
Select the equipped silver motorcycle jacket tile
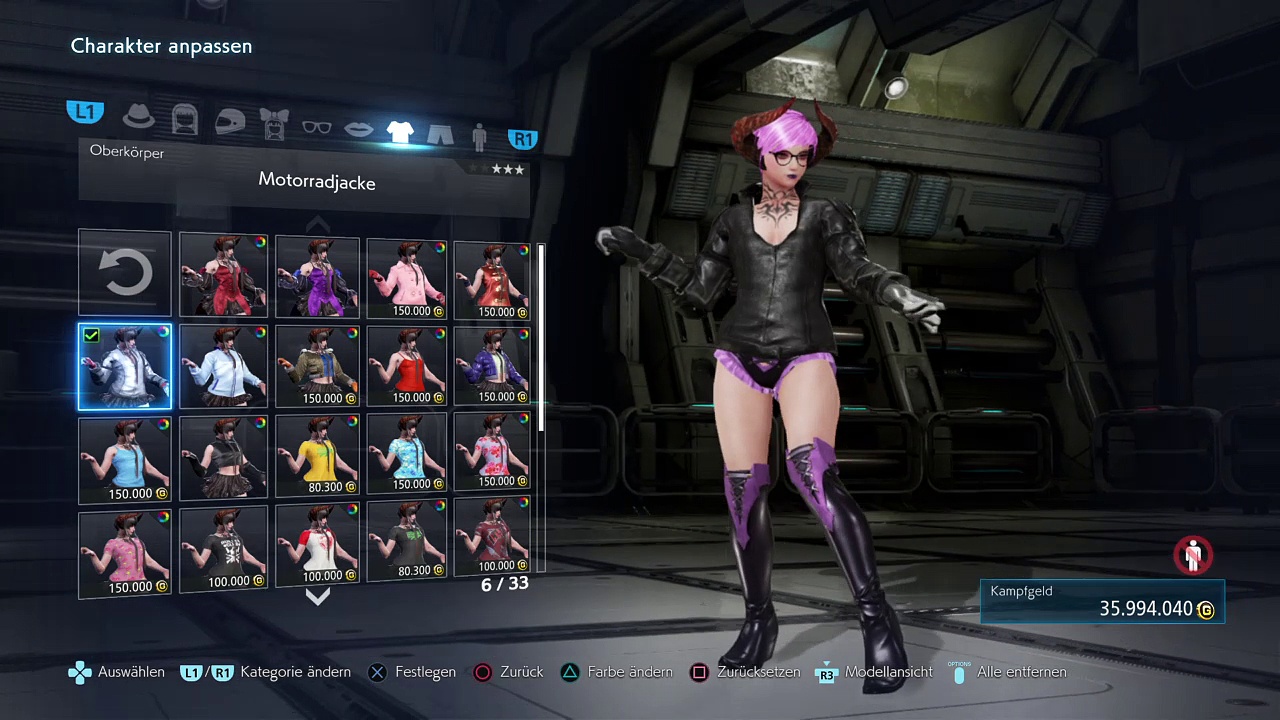(x=125, y=367)
